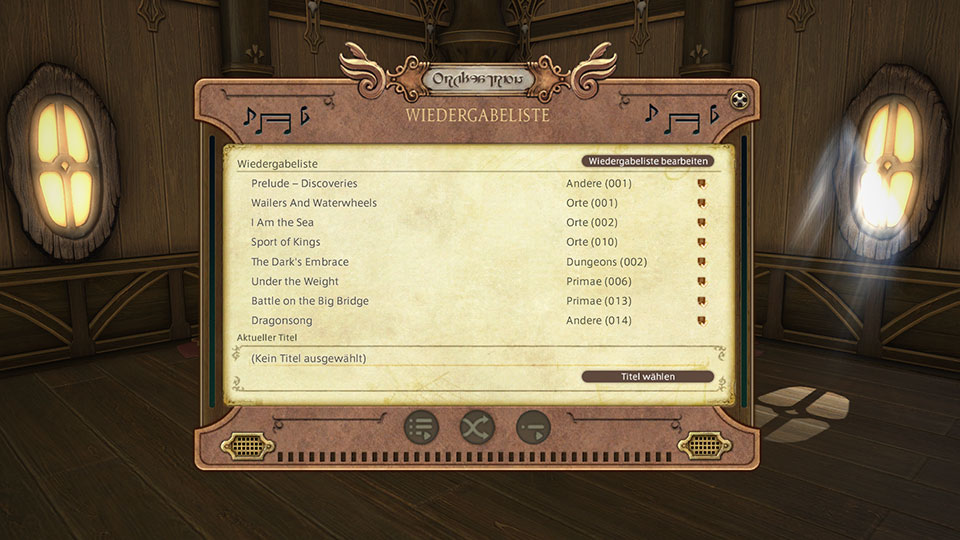
Task: Select Battle on the Big Bridge
Action: (310, 301)
